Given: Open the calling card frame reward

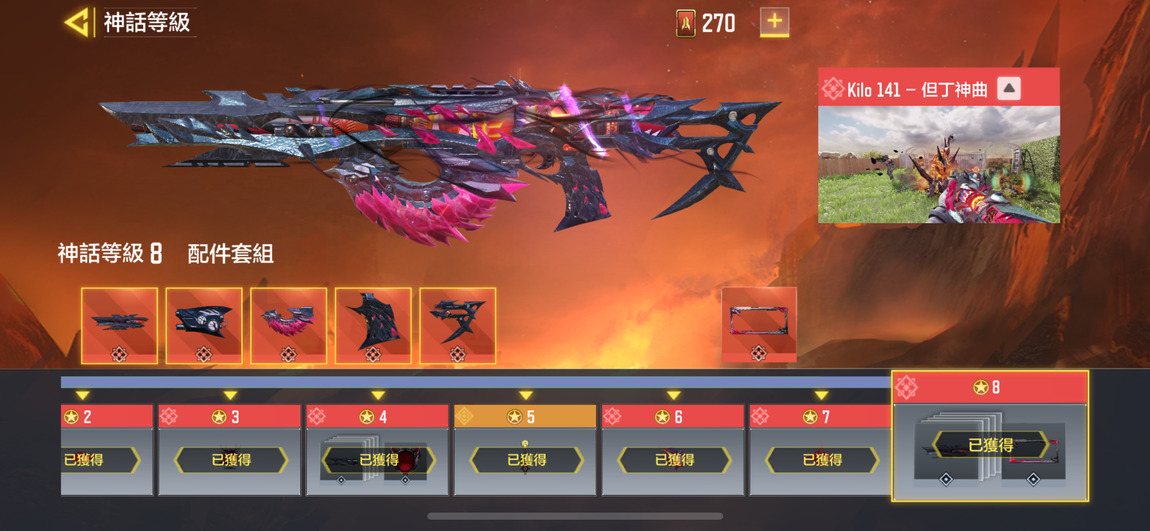Looking at the screenshot, I should tap(759, 324).
